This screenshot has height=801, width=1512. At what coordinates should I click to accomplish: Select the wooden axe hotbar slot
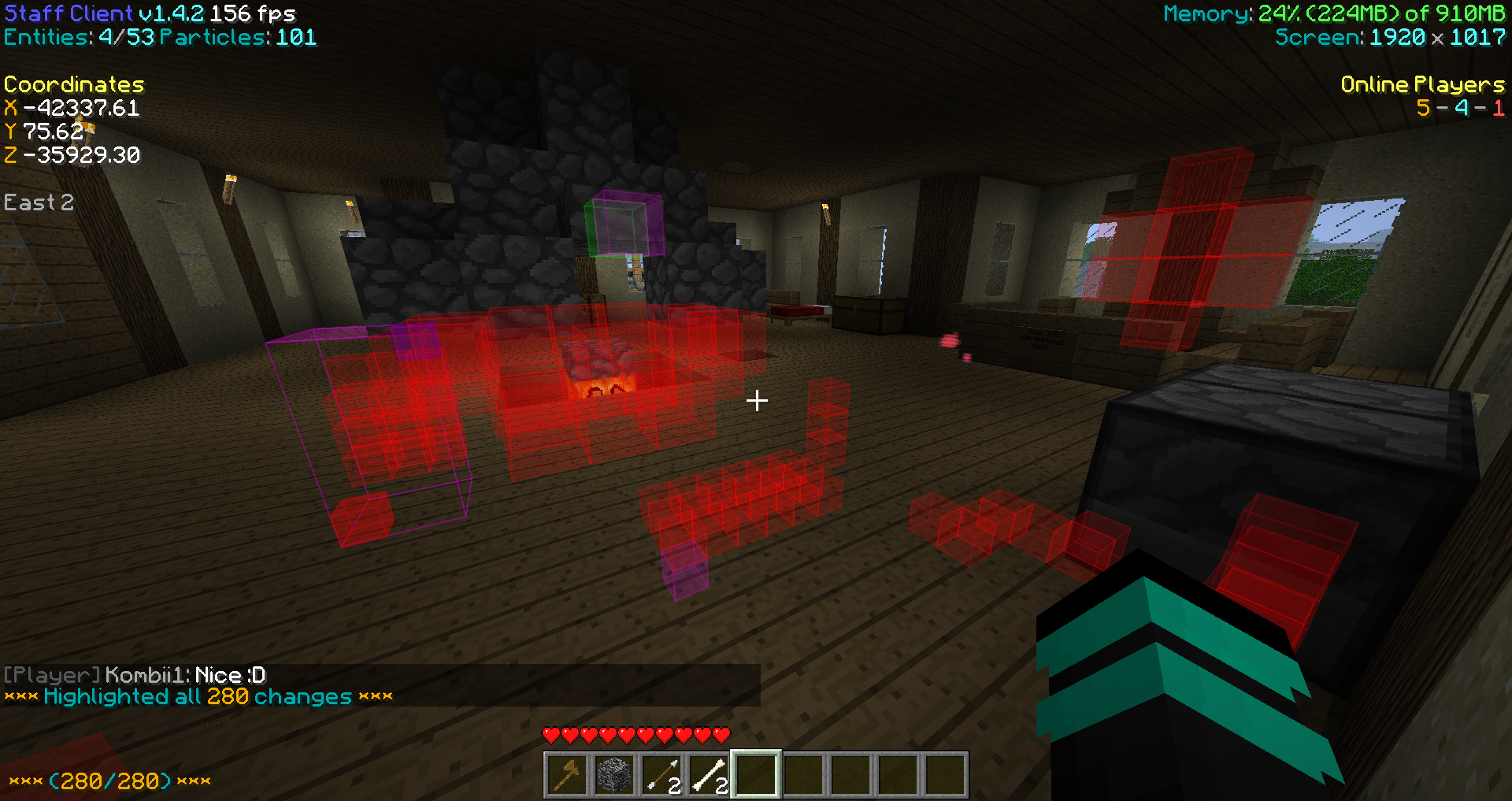pyautogui.click(x=567, y=774)
